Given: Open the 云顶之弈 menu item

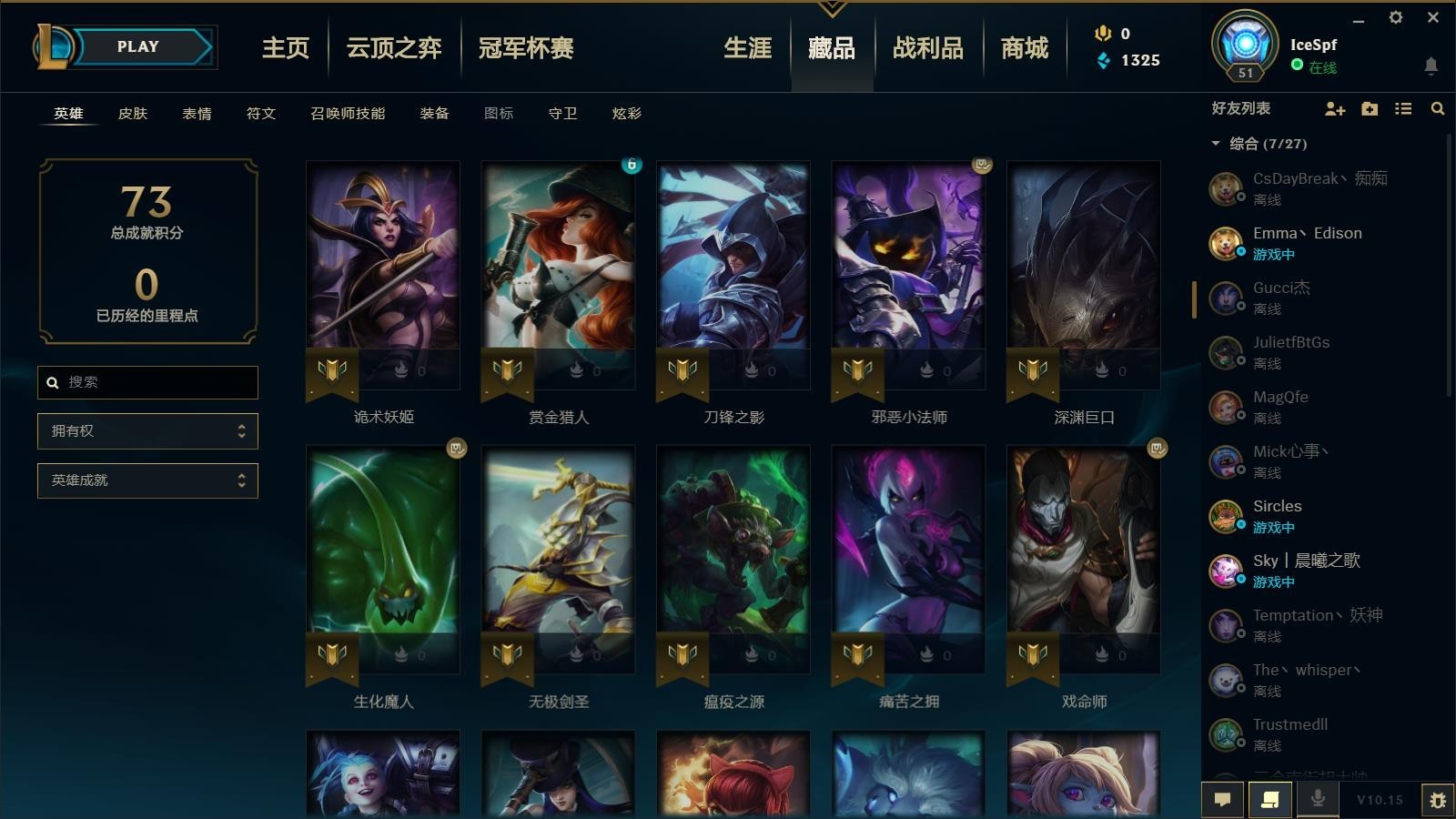Looking at the screenshot, I should 394,49.
